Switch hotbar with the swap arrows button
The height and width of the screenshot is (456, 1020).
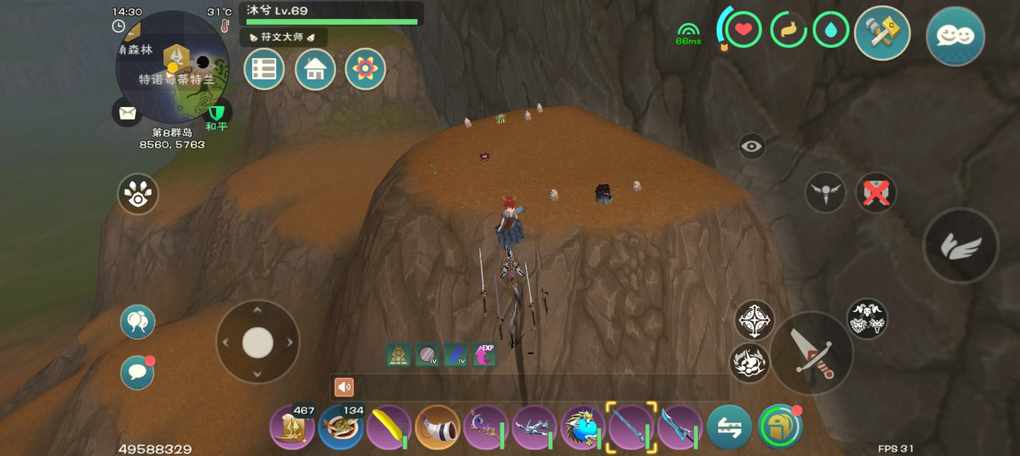[x=729, y=427]
